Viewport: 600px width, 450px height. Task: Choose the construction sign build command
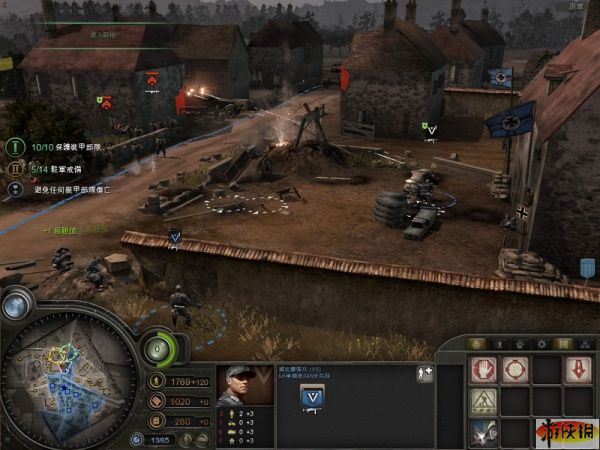point(483,401)
